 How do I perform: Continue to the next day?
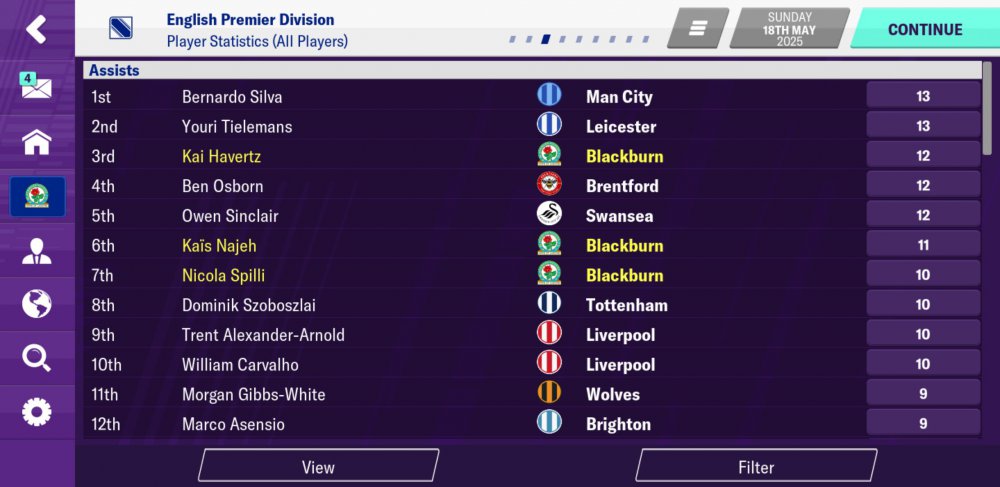tap(924, 29)
